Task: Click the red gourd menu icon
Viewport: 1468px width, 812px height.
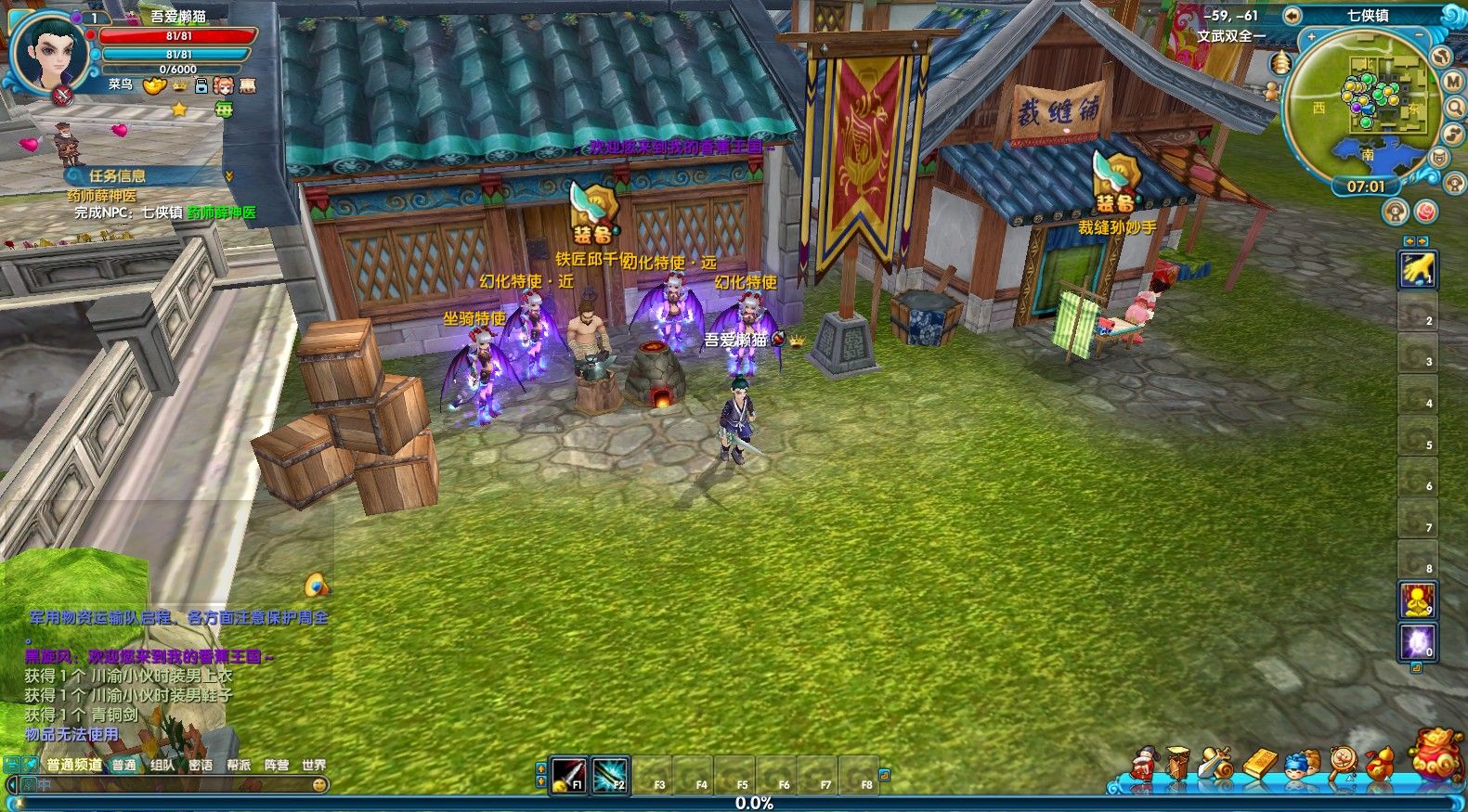Action: click(x=1379, y=763)
